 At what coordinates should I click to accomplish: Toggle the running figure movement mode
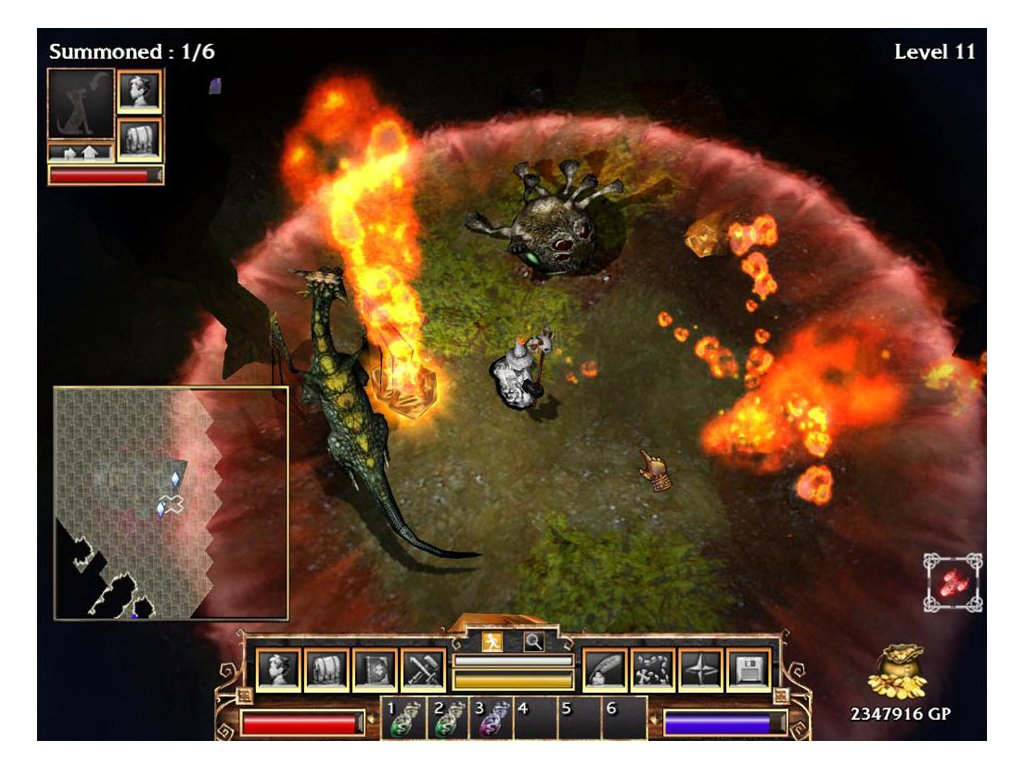(x=491, y=642)
